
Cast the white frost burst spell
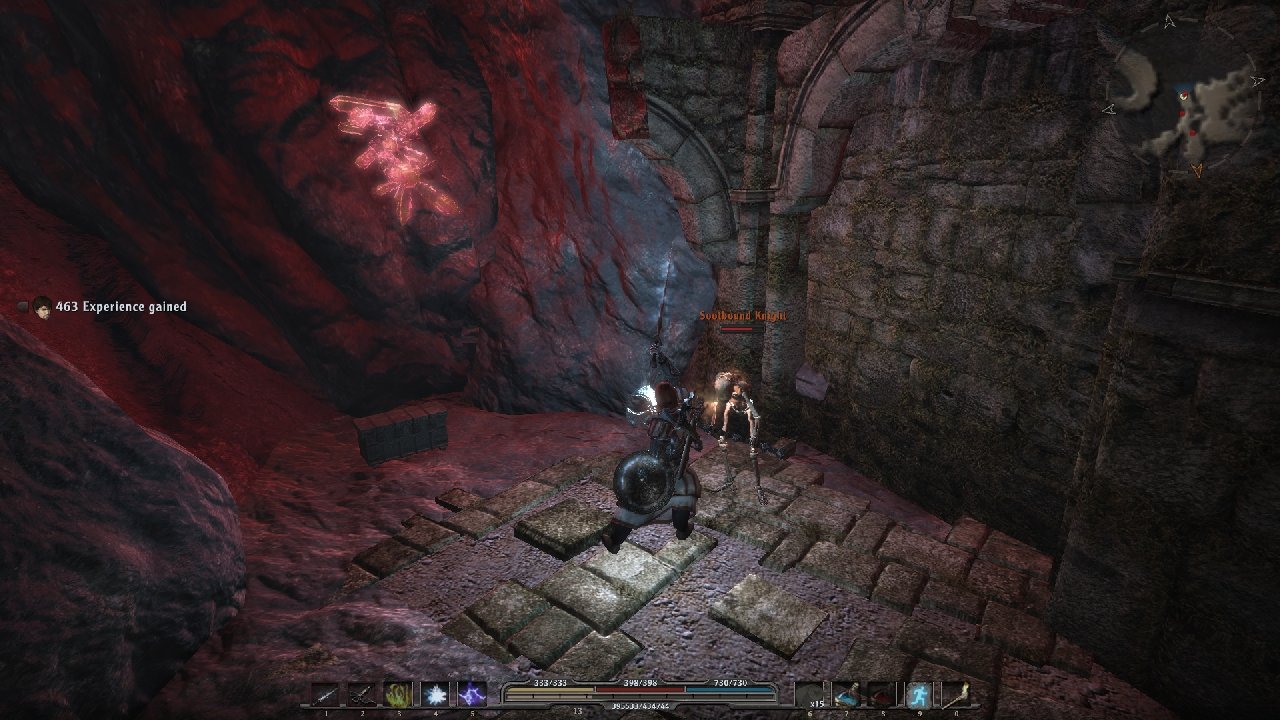pyautogui.click(x=435, y=694)
